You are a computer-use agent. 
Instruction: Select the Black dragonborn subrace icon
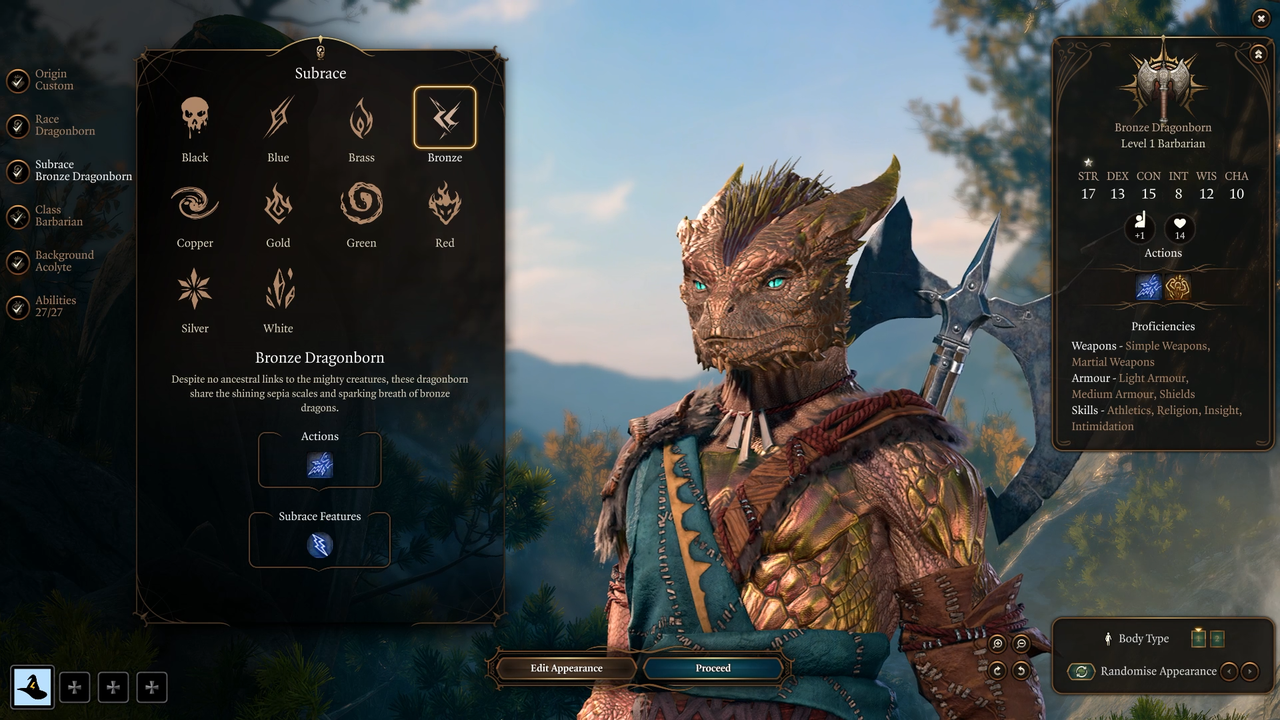click(x=194, y=116)
